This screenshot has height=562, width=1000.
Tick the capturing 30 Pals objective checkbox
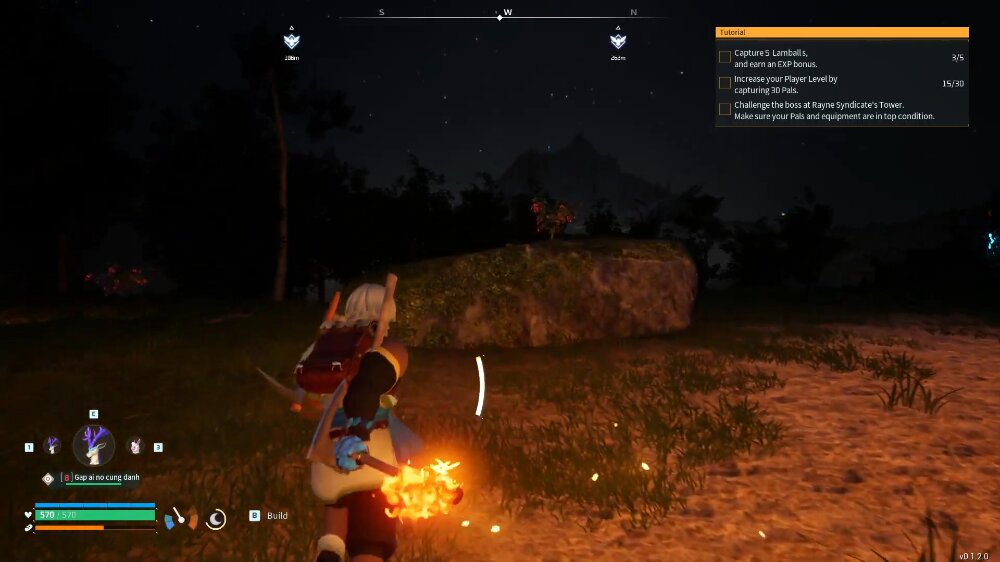pos(725,84)
